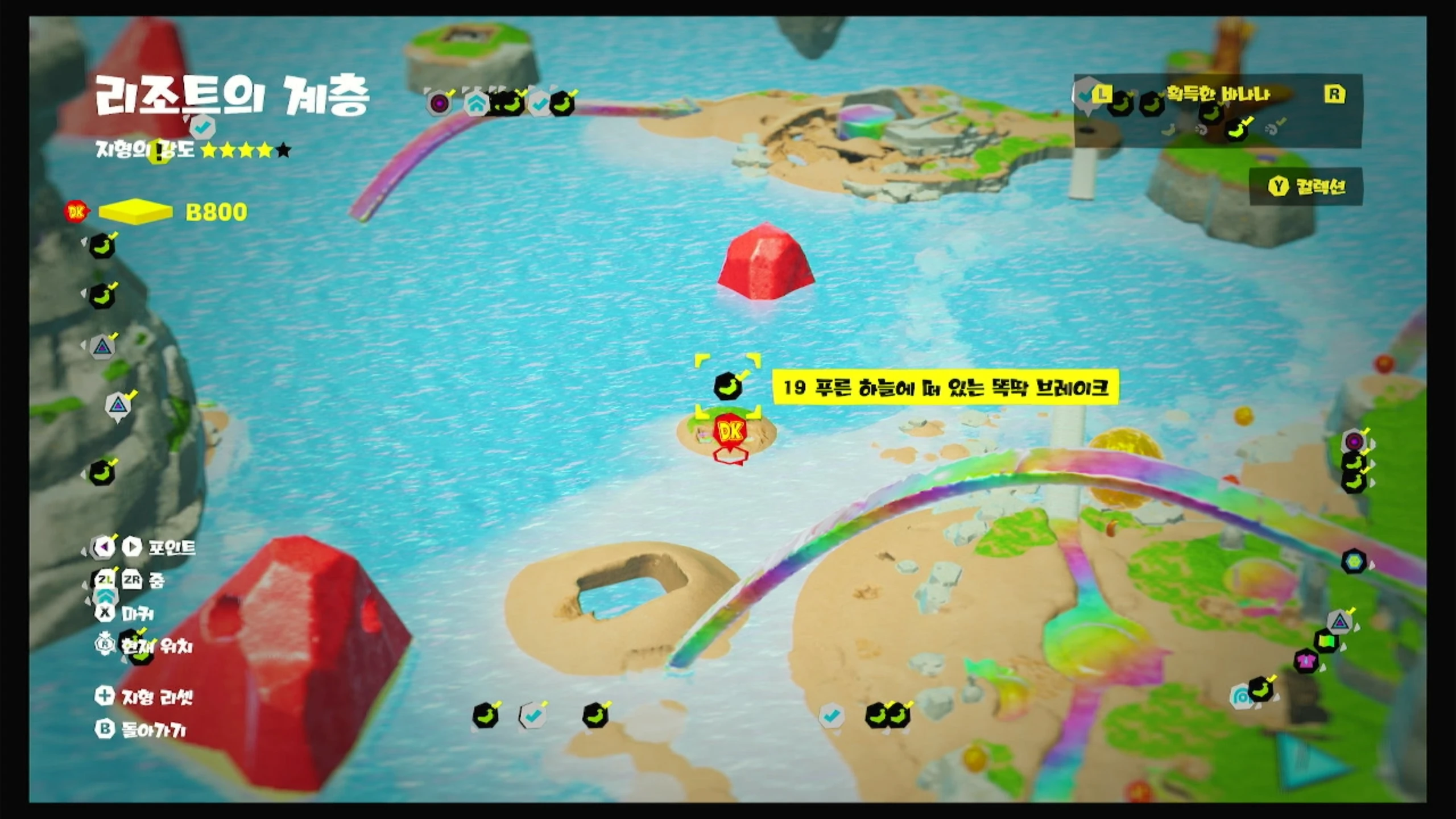Select the highlighted banana marker in yellow brackets

click(727, 387)
